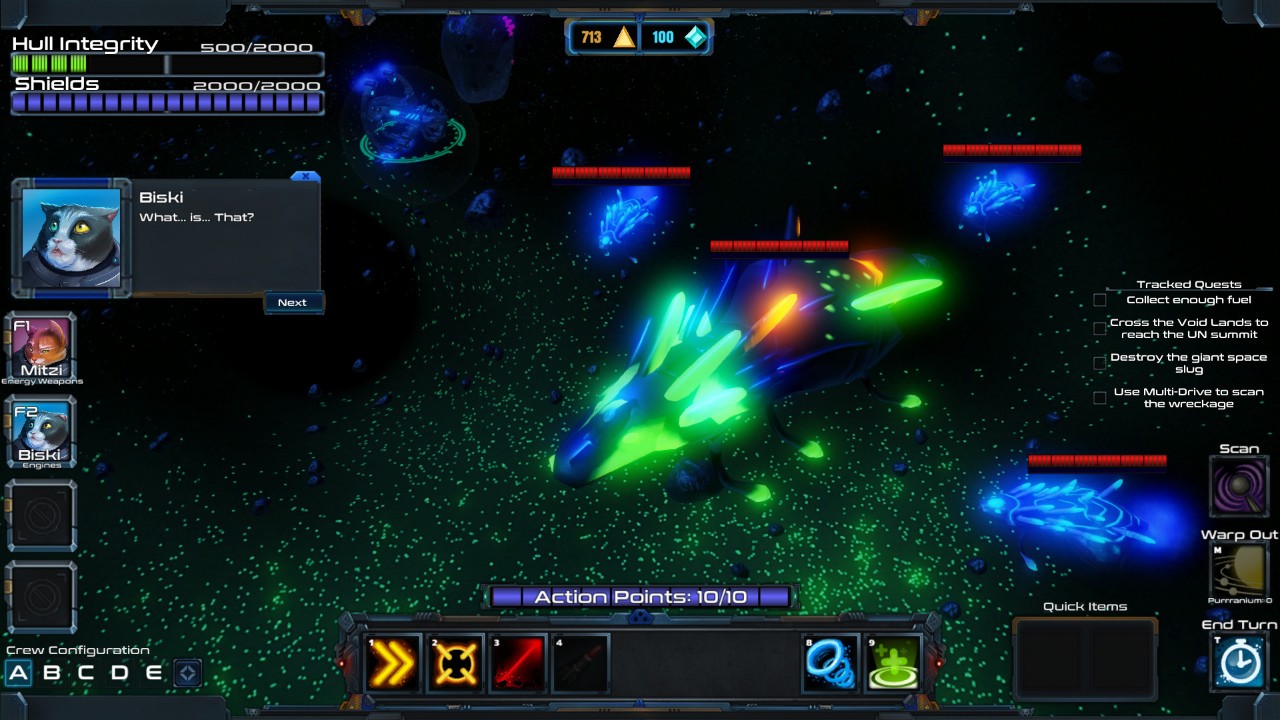Click the Warp Out button

tap(1238, 570)
